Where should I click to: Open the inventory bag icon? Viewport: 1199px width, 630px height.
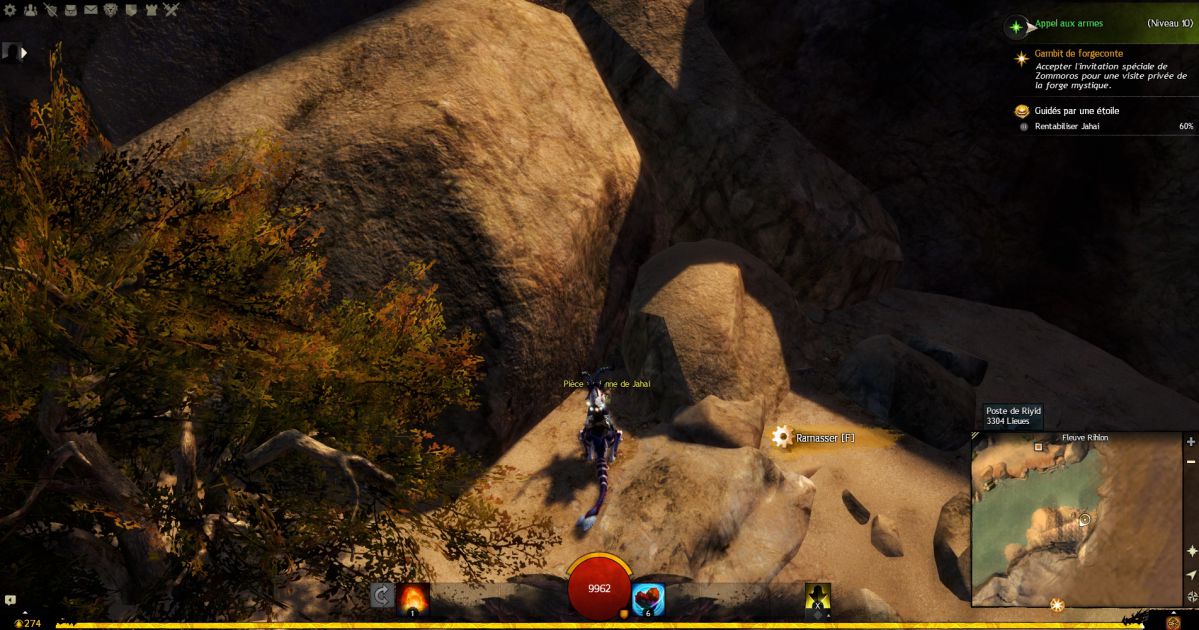70,10
